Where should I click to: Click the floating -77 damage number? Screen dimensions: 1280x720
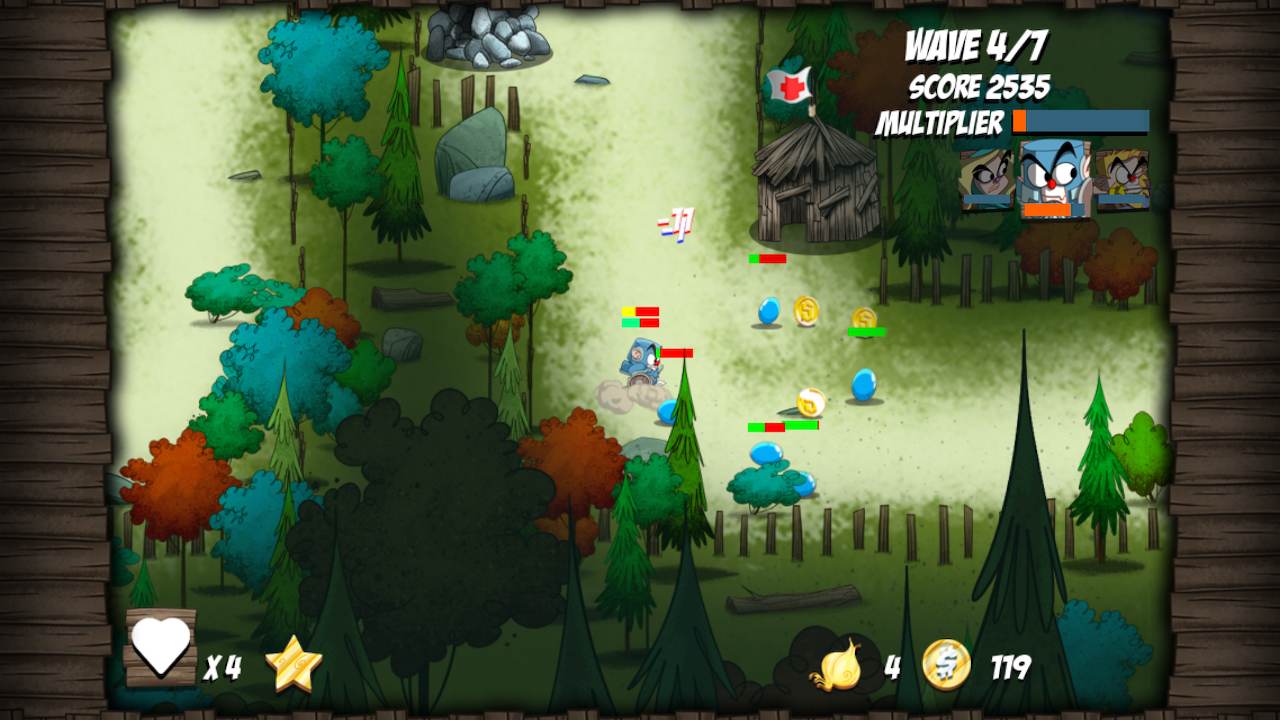(x=674, y=224)
